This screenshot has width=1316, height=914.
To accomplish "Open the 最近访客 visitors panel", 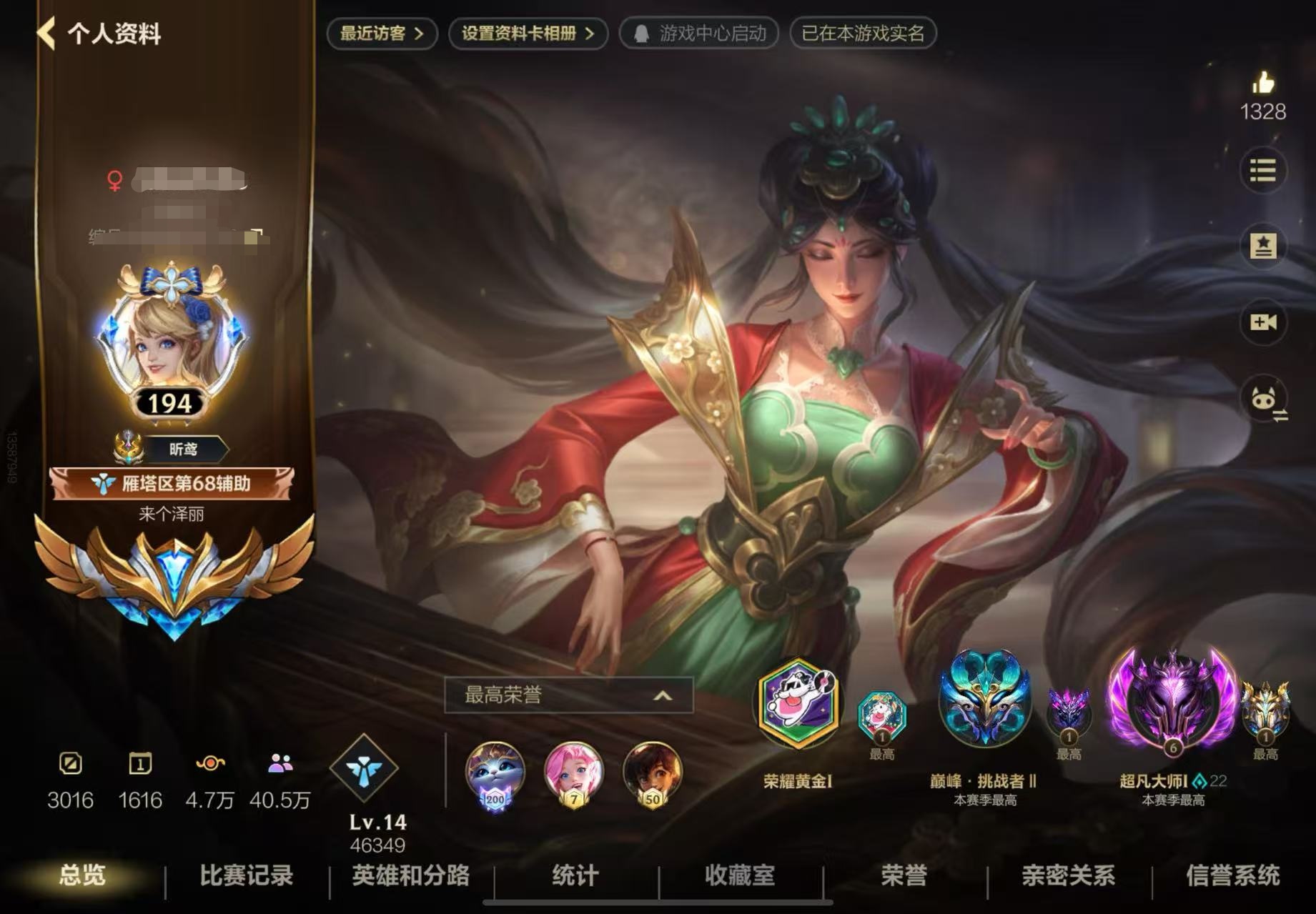I will pyautogui.click(x=381, y=33).
